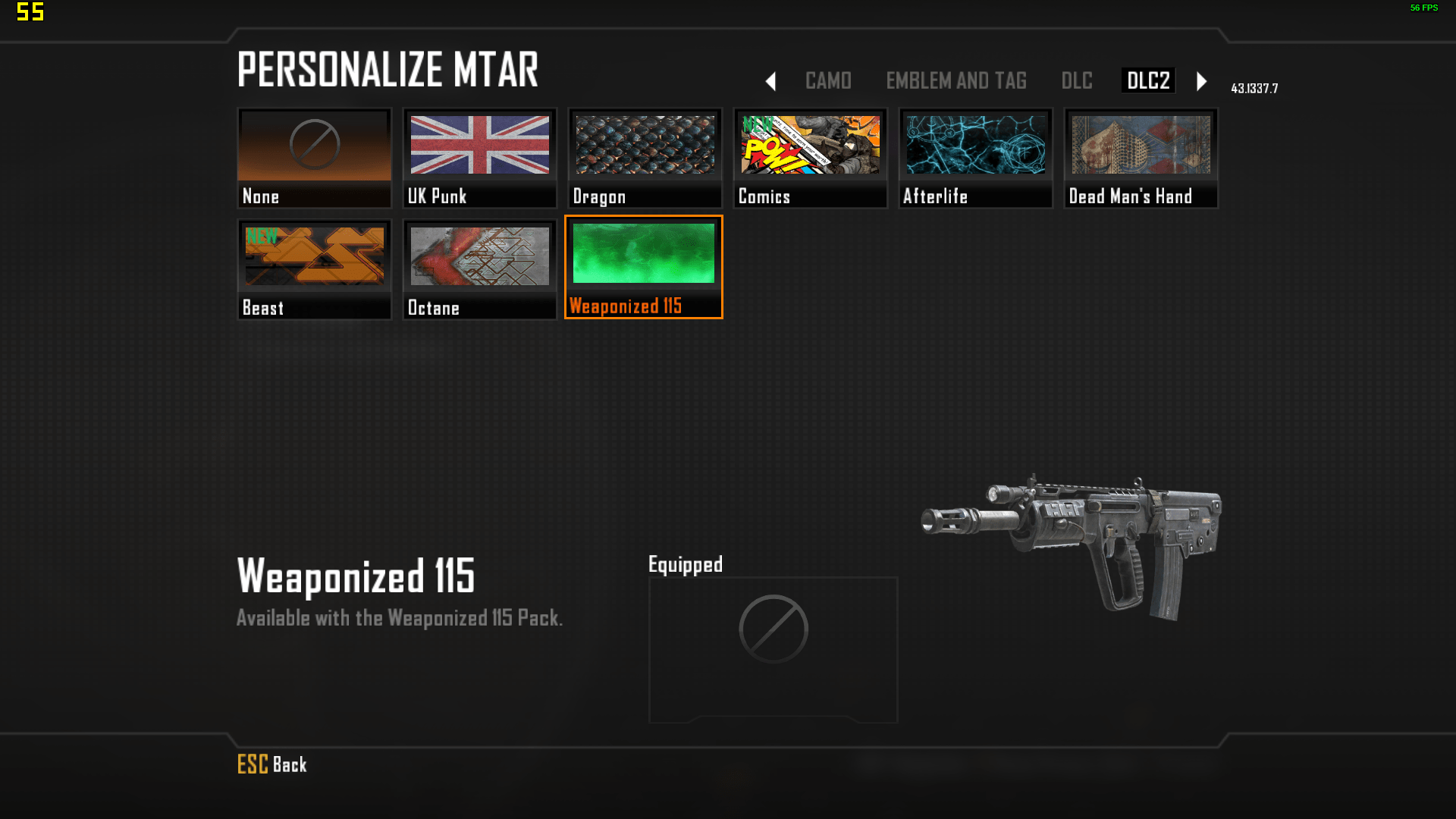Switch to the DLC tab
1456x819 pixels.
pos(1077,80)
